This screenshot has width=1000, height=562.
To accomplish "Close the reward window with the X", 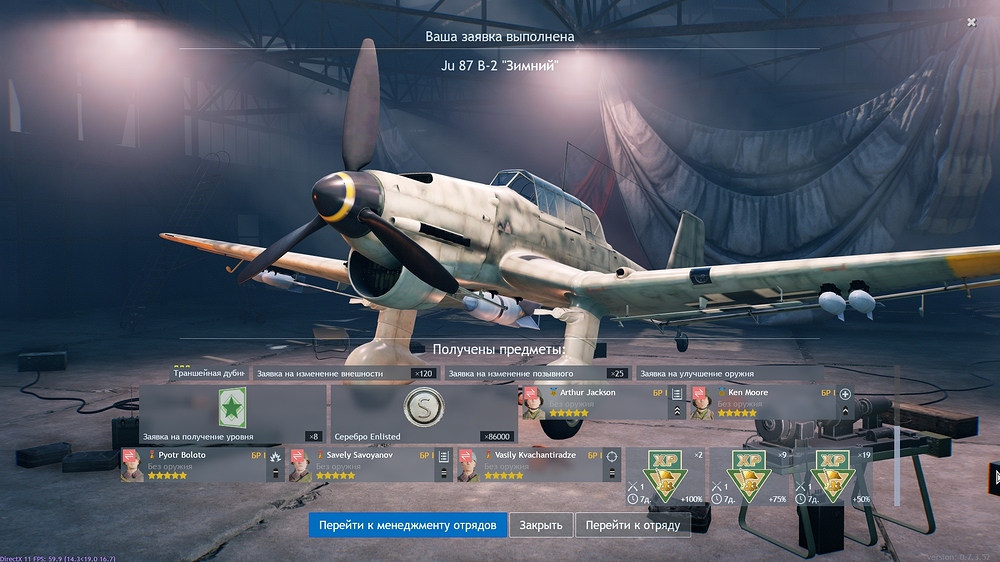I will point(971,22).
